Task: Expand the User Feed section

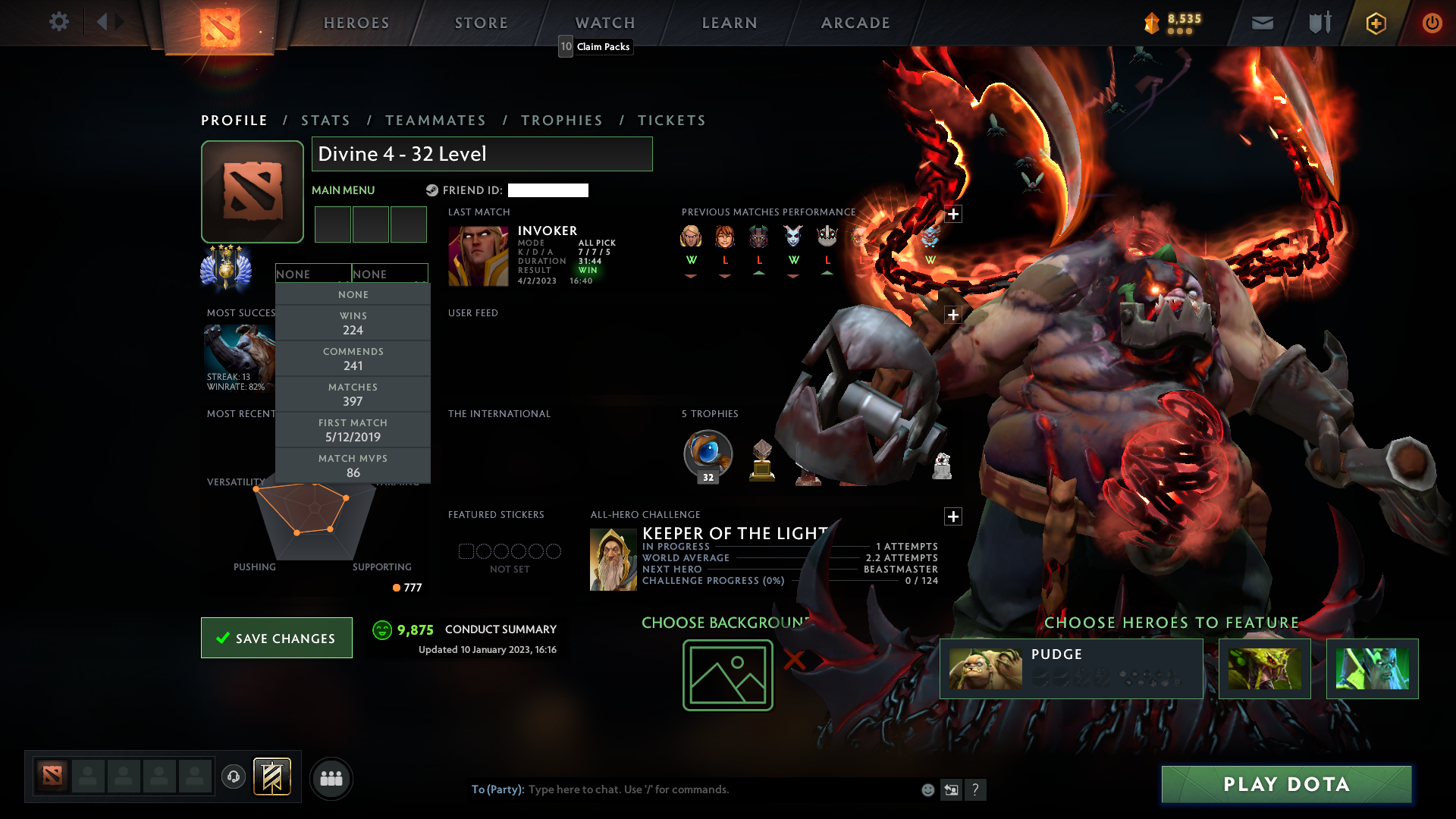Action: pos(952,314)
